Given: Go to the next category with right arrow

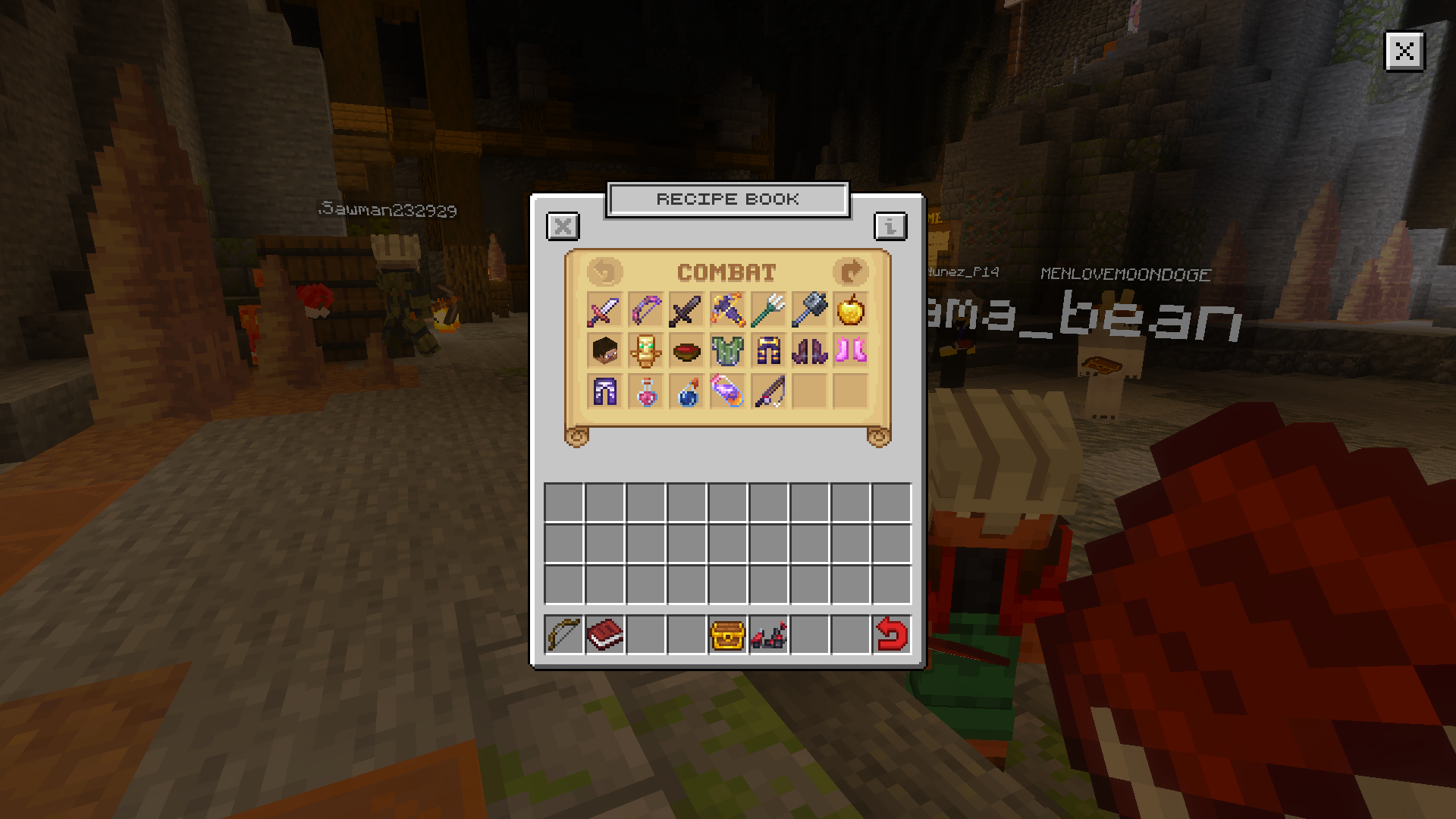Looking at the screenshot, I should 851,271.
